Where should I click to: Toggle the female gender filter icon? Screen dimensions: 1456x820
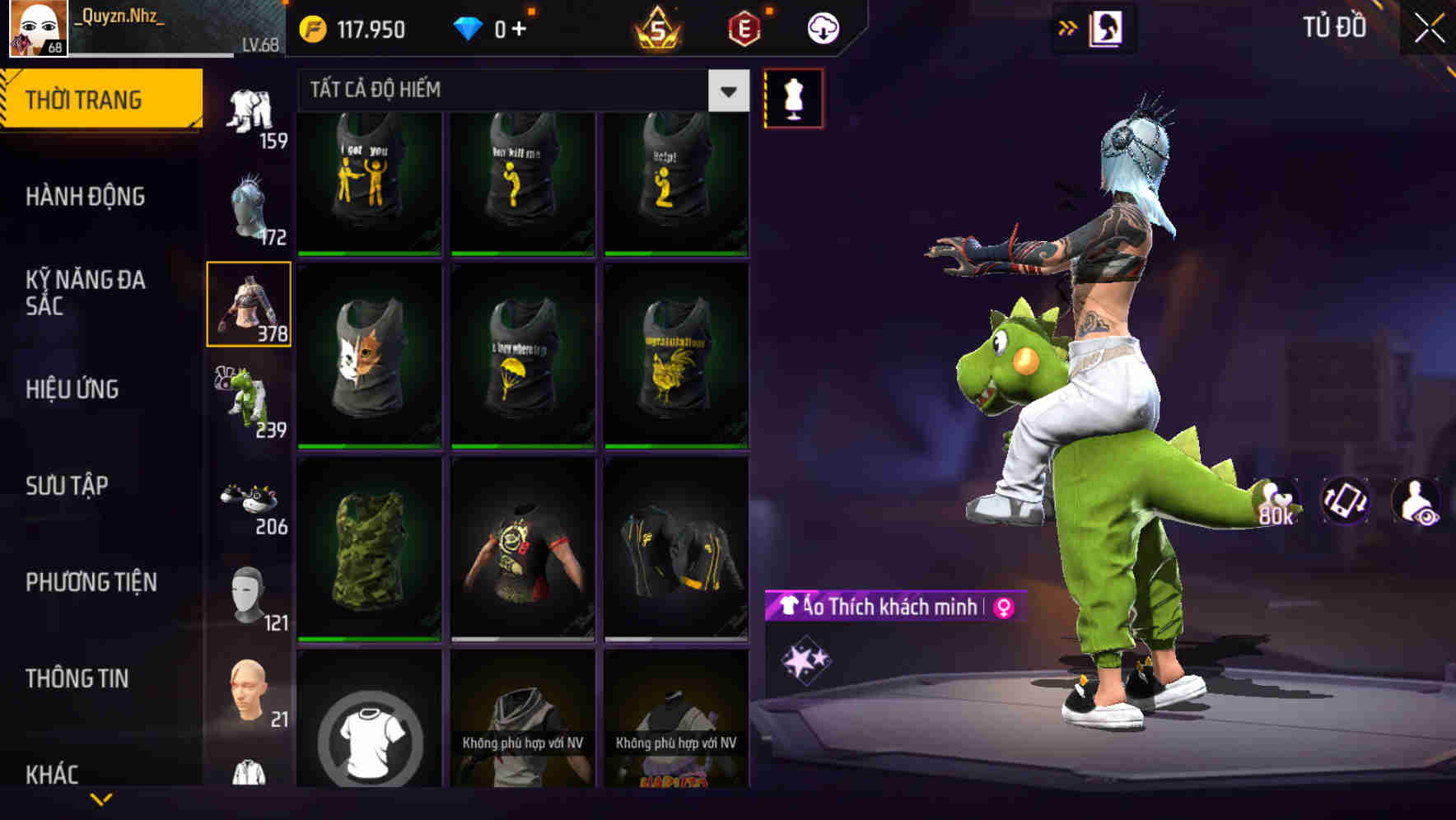click(x=1001, y=608)
